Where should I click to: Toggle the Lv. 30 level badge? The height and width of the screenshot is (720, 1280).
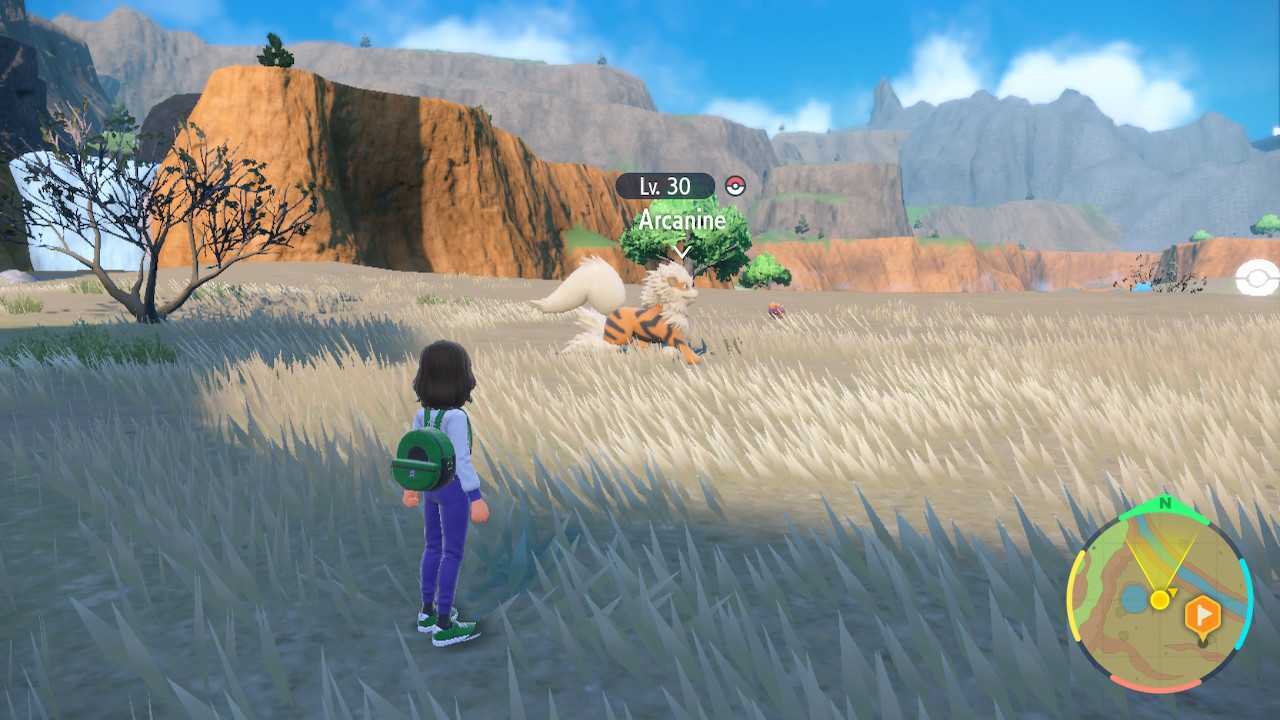pos(665,187)
